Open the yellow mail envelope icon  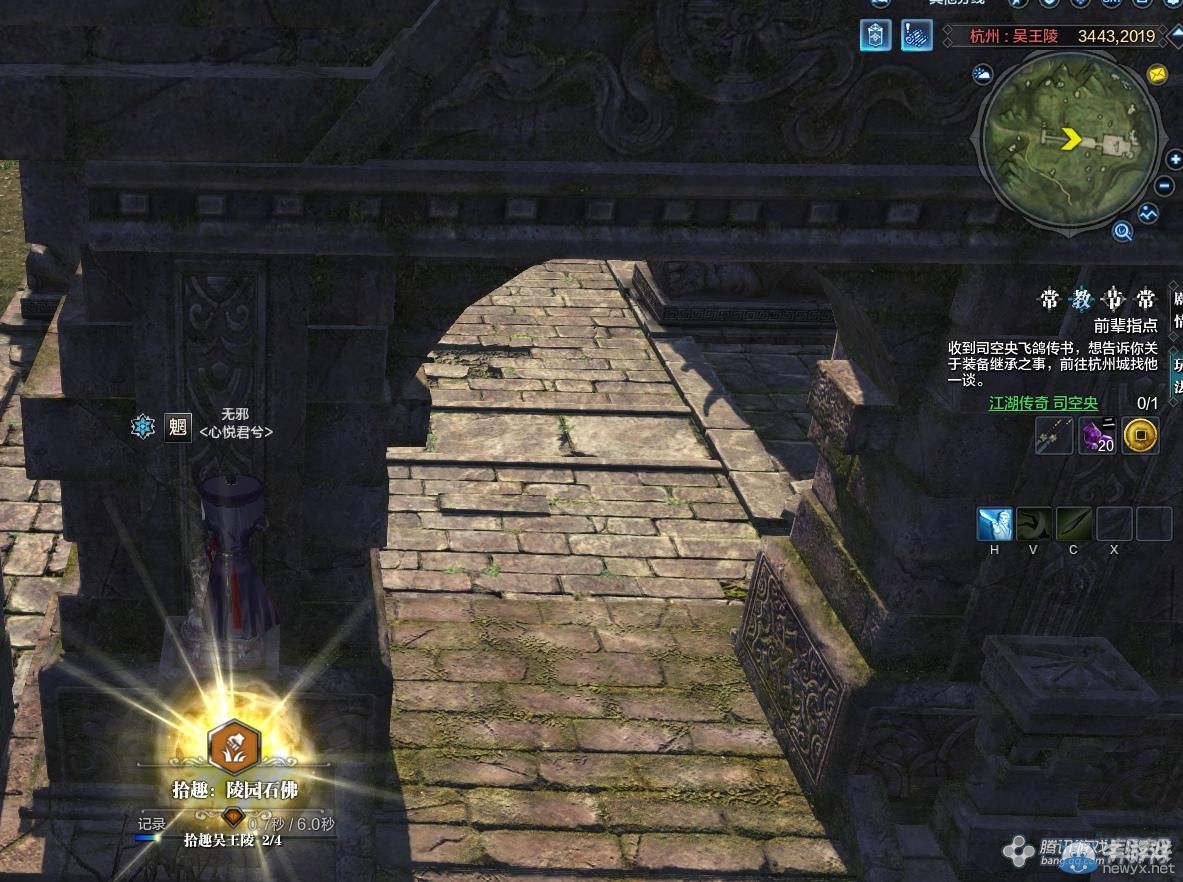1157,75
